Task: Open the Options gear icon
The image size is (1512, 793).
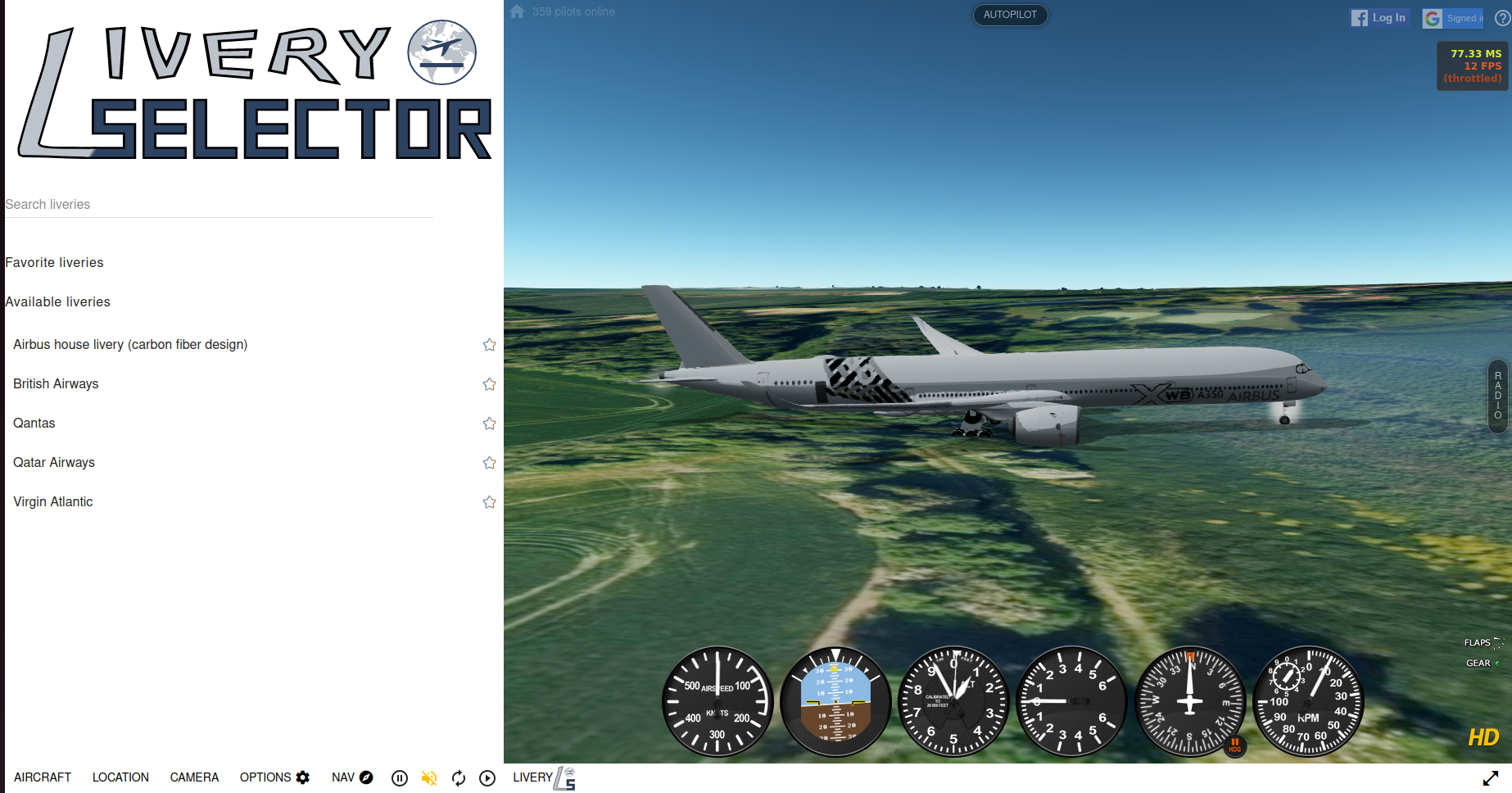Action: [x=303, y=777]
